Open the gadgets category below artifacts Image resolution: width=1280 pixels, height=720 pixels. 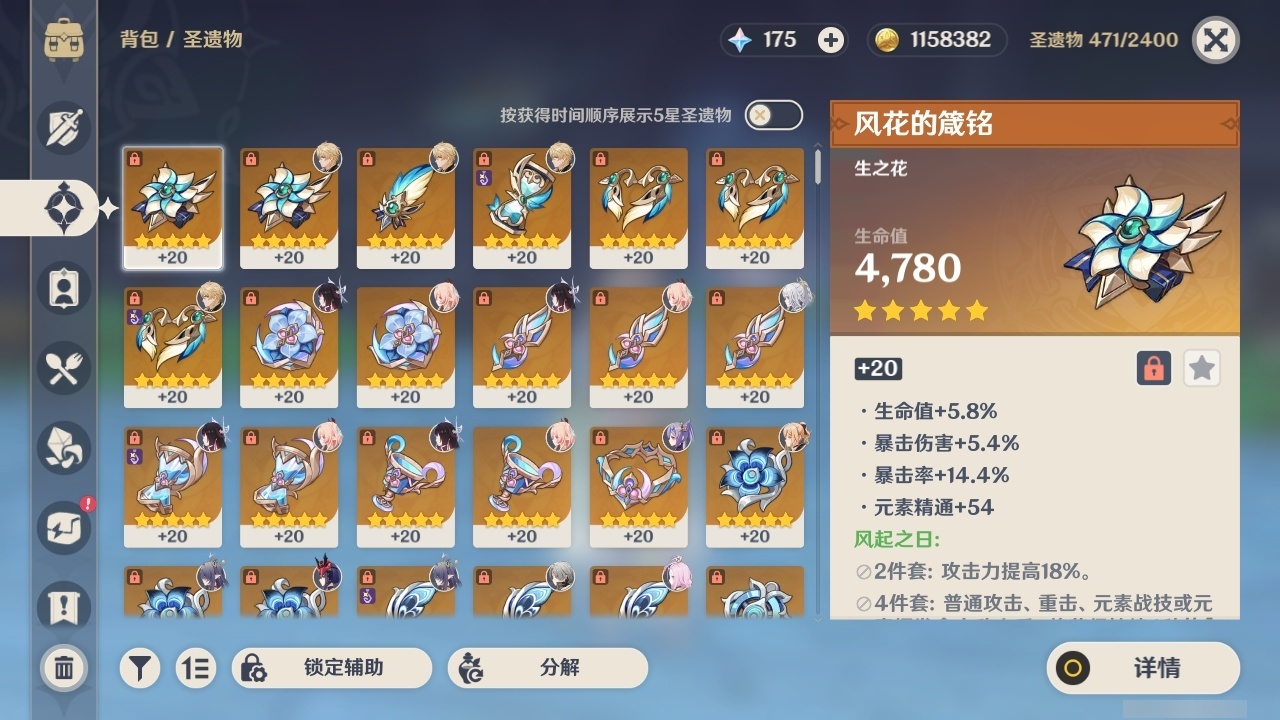(x=62, y=288)
